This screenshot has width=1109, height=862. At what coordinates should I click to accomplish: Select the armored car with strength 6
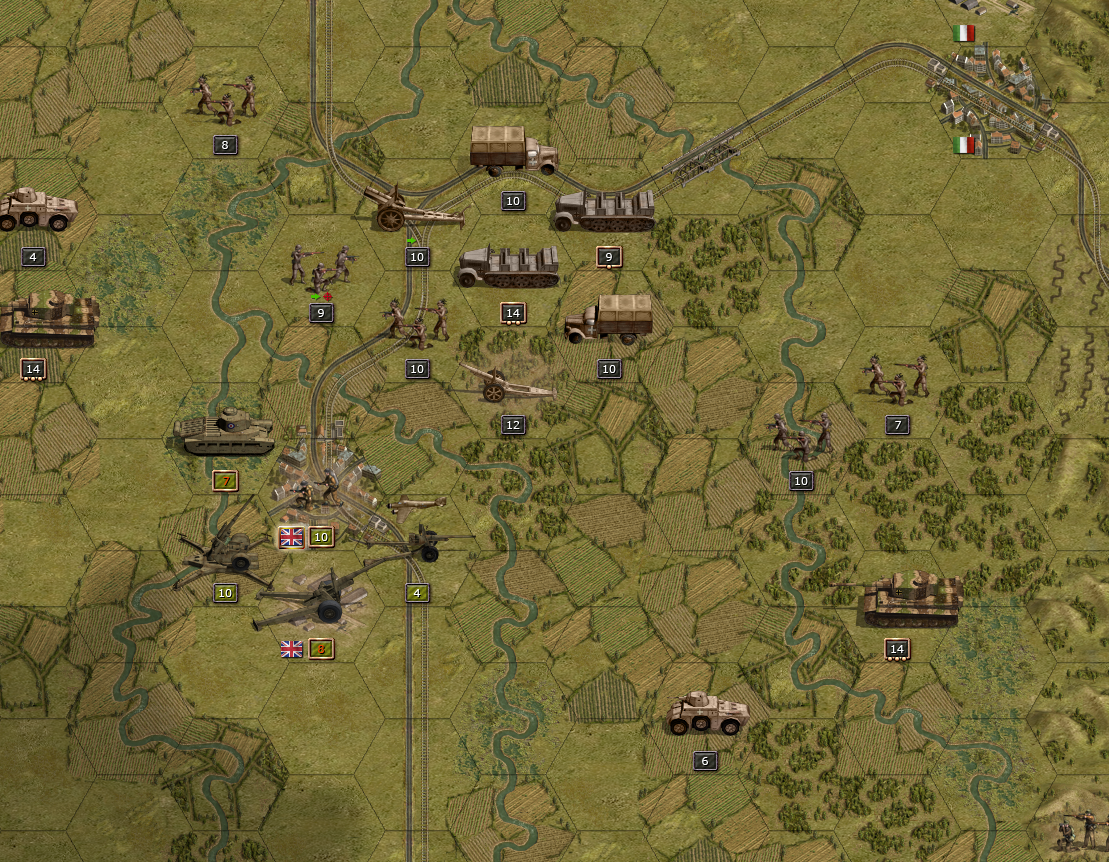click(707, 714)
